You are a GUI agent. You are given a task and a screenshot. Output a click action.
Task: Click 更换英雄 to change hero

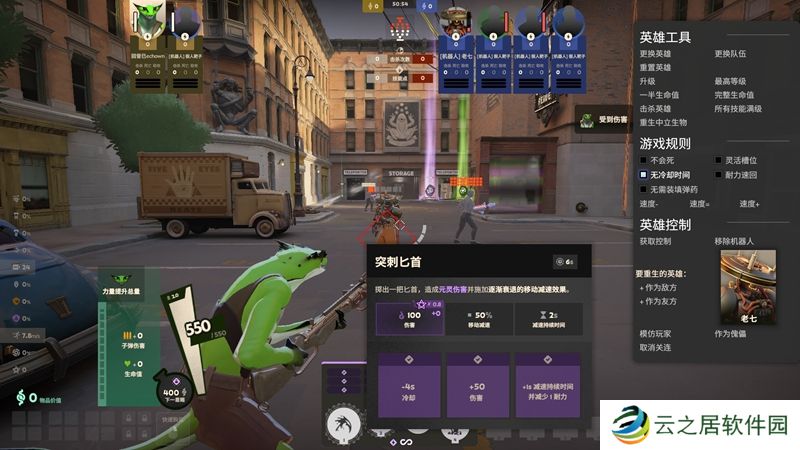(658, 53)
